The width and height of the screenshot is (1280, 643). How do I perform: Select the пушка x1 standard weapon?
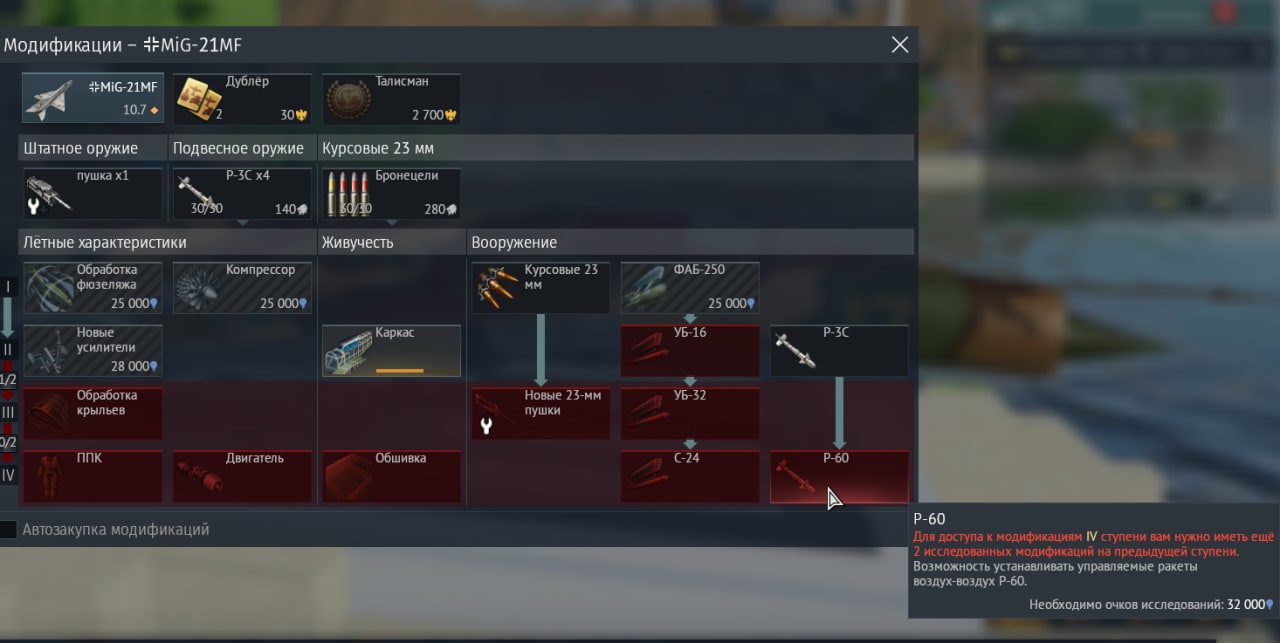(92, 193)
